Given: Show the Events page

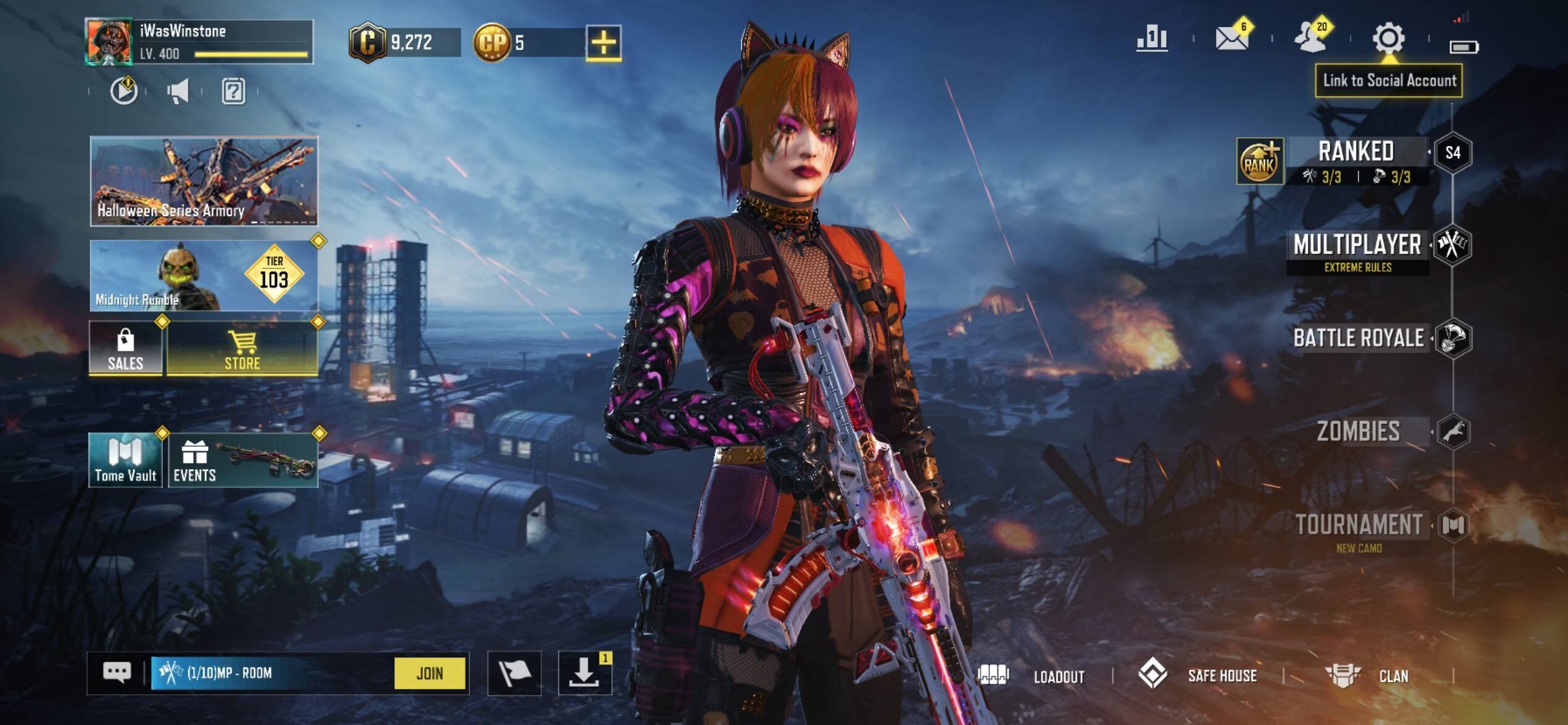Looking at the screenshot, I should point(243,460).
